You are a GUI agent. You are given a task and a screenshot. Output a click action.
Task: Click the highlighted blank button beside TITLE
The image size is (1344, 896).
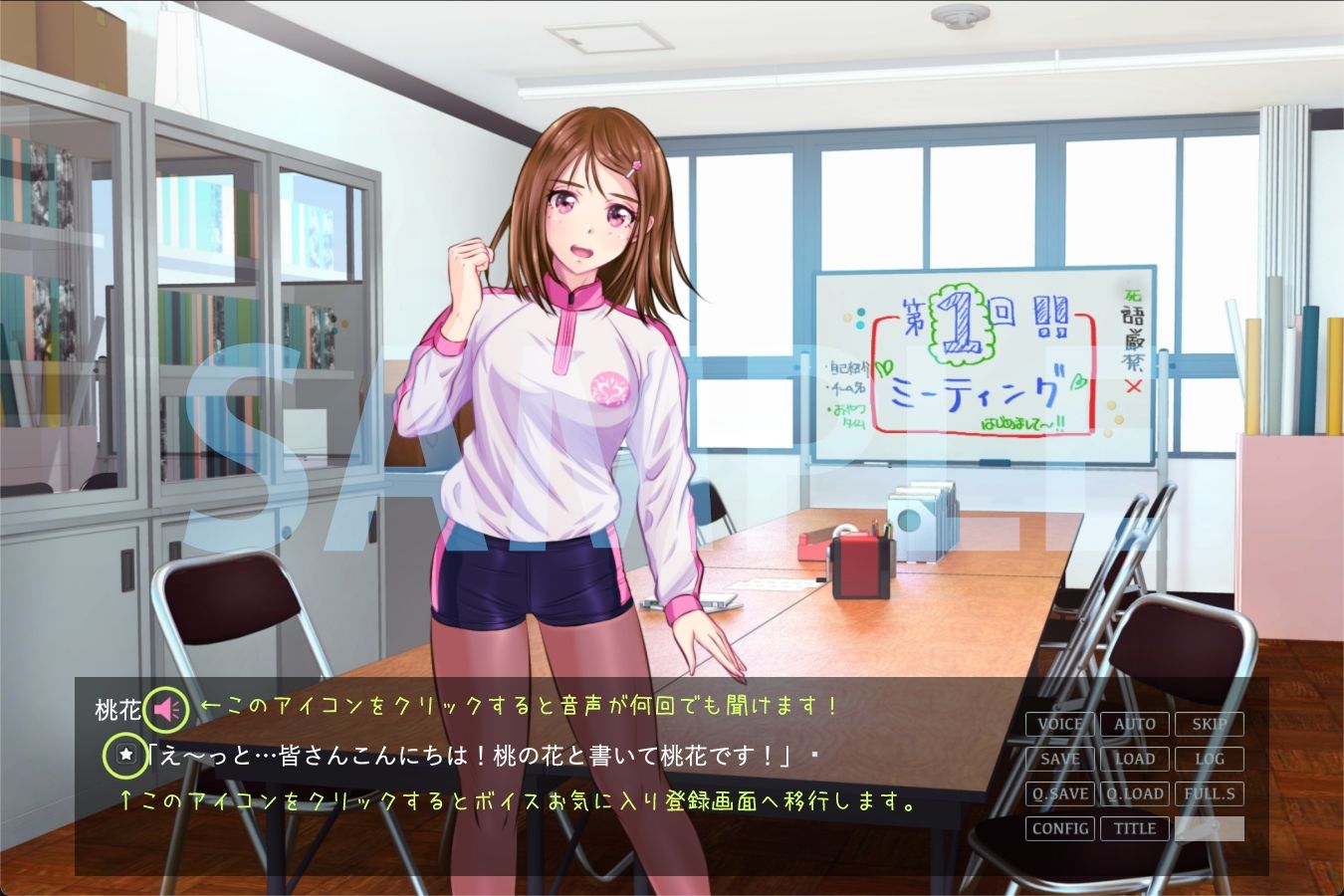click(1210, 828)
